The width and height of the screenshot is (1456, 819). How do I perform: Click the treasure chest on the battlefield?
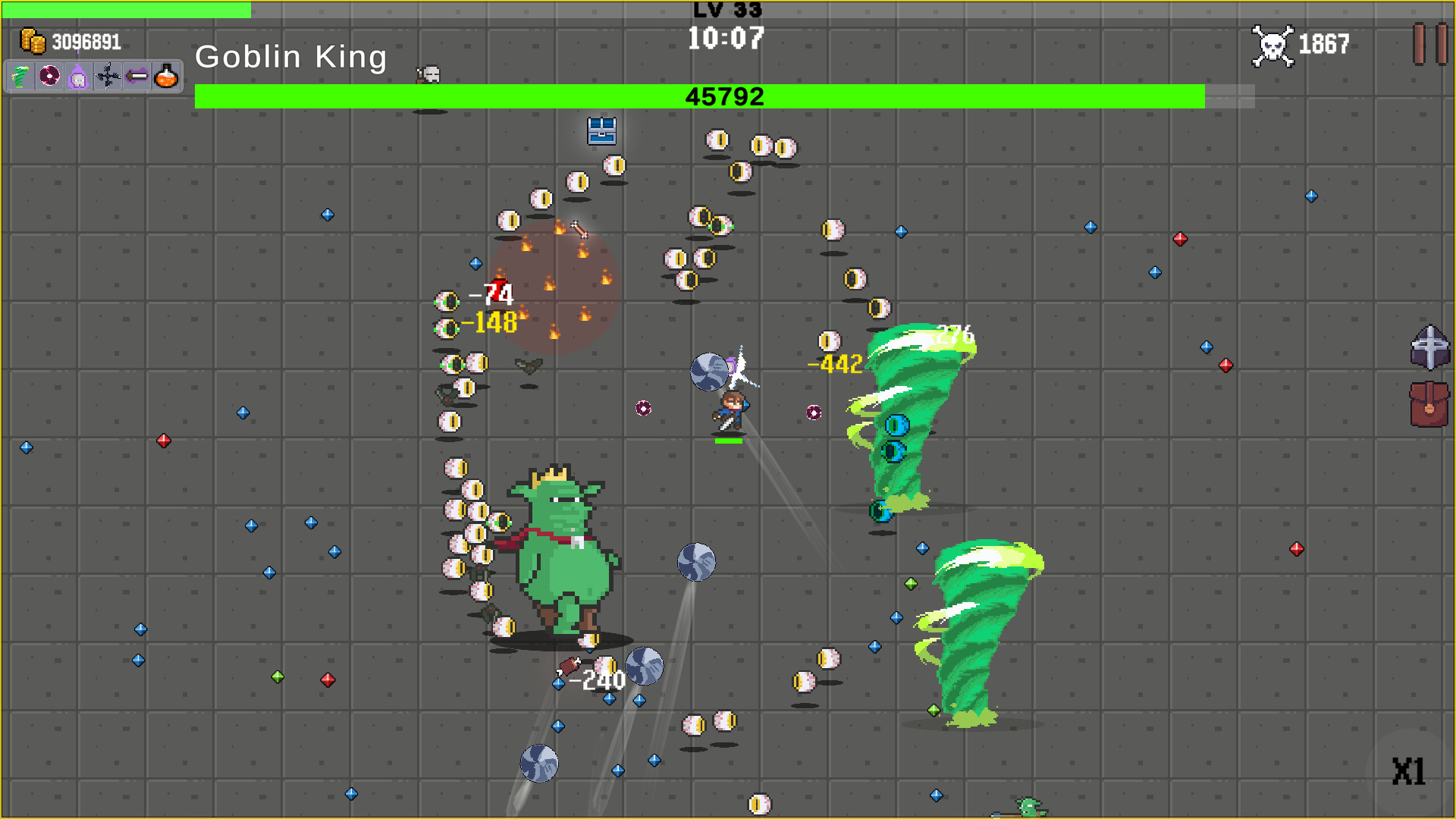pyautogui.click(x=600, y=131)
